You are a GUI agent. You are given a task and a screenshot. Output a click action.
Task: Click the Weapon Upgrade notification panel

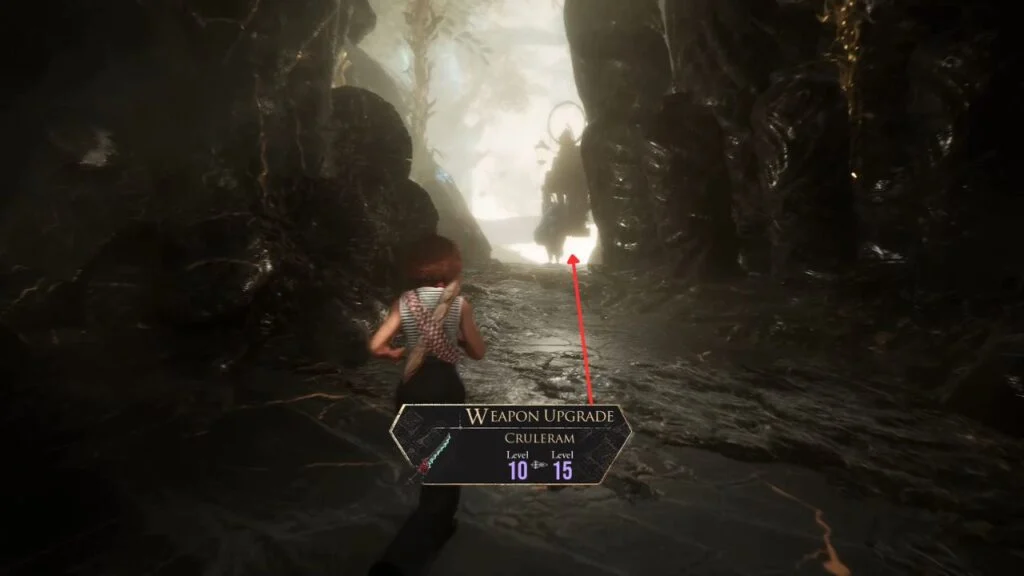point(511,445)
